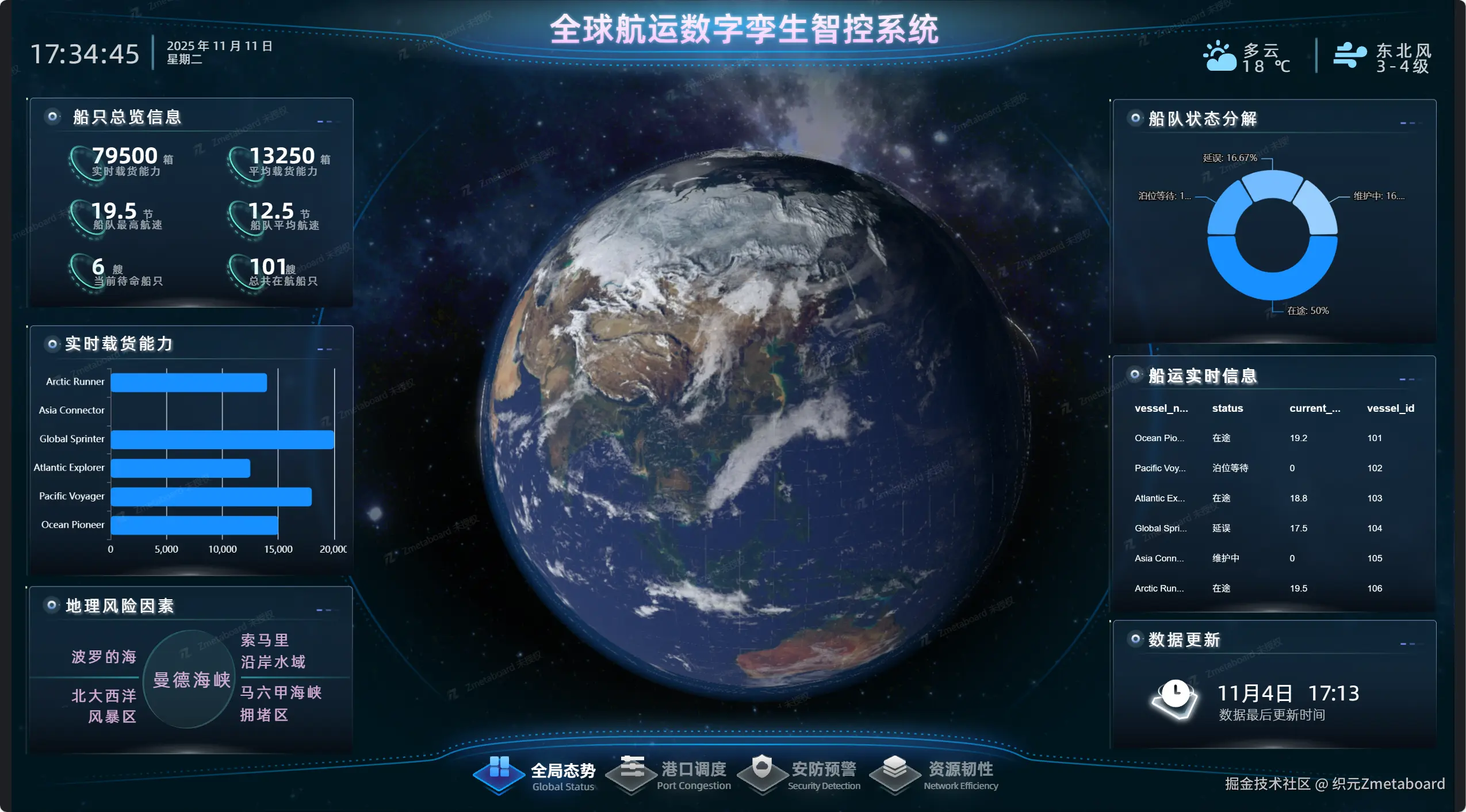Click the Arctic Runner bar in 实时载货能力
This screenshot has width=1466, height=812.
[189, 382]
